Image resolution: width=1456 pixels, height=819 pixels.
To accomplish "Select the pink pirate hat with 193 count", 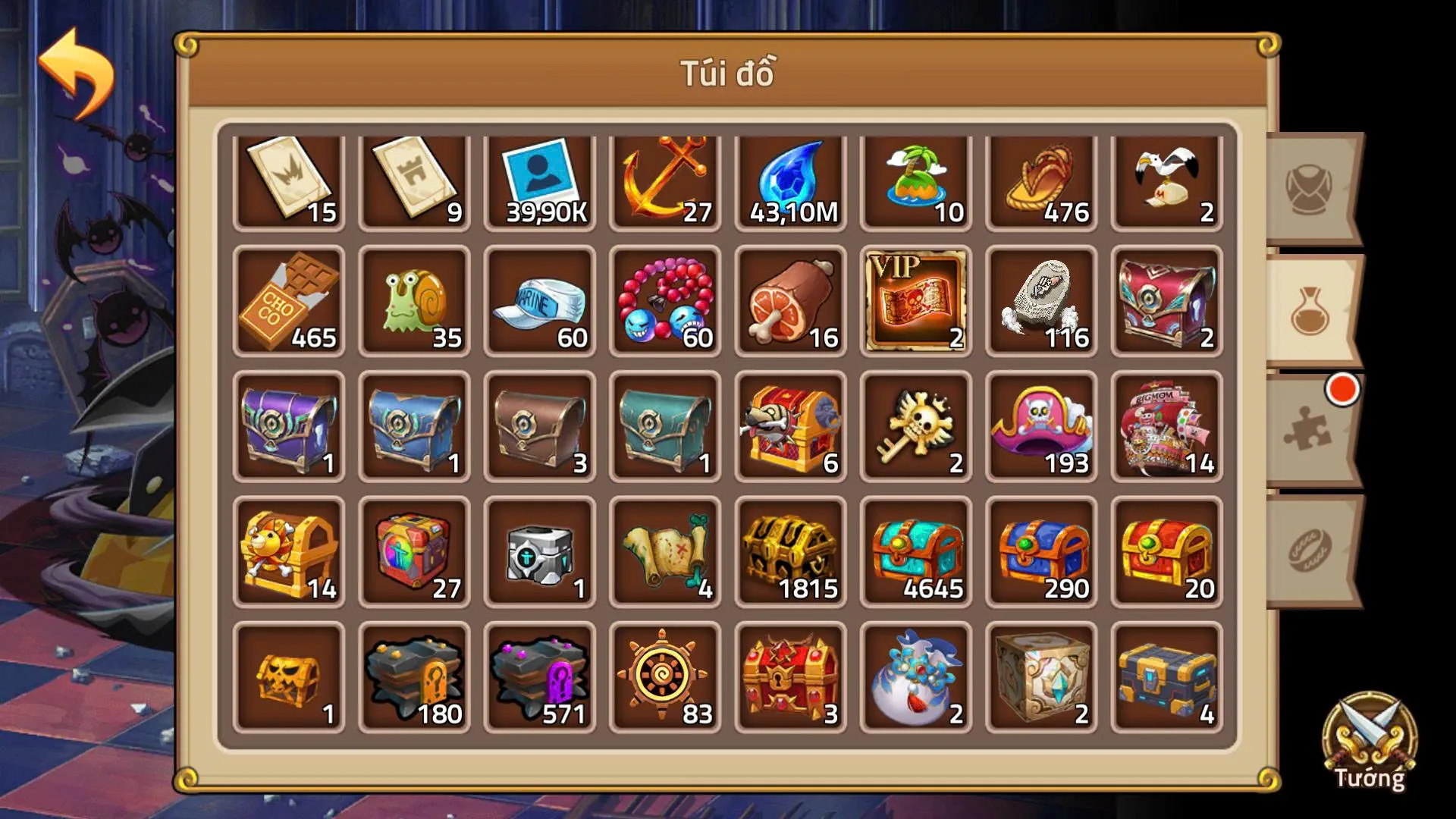I will (1039, 427).
